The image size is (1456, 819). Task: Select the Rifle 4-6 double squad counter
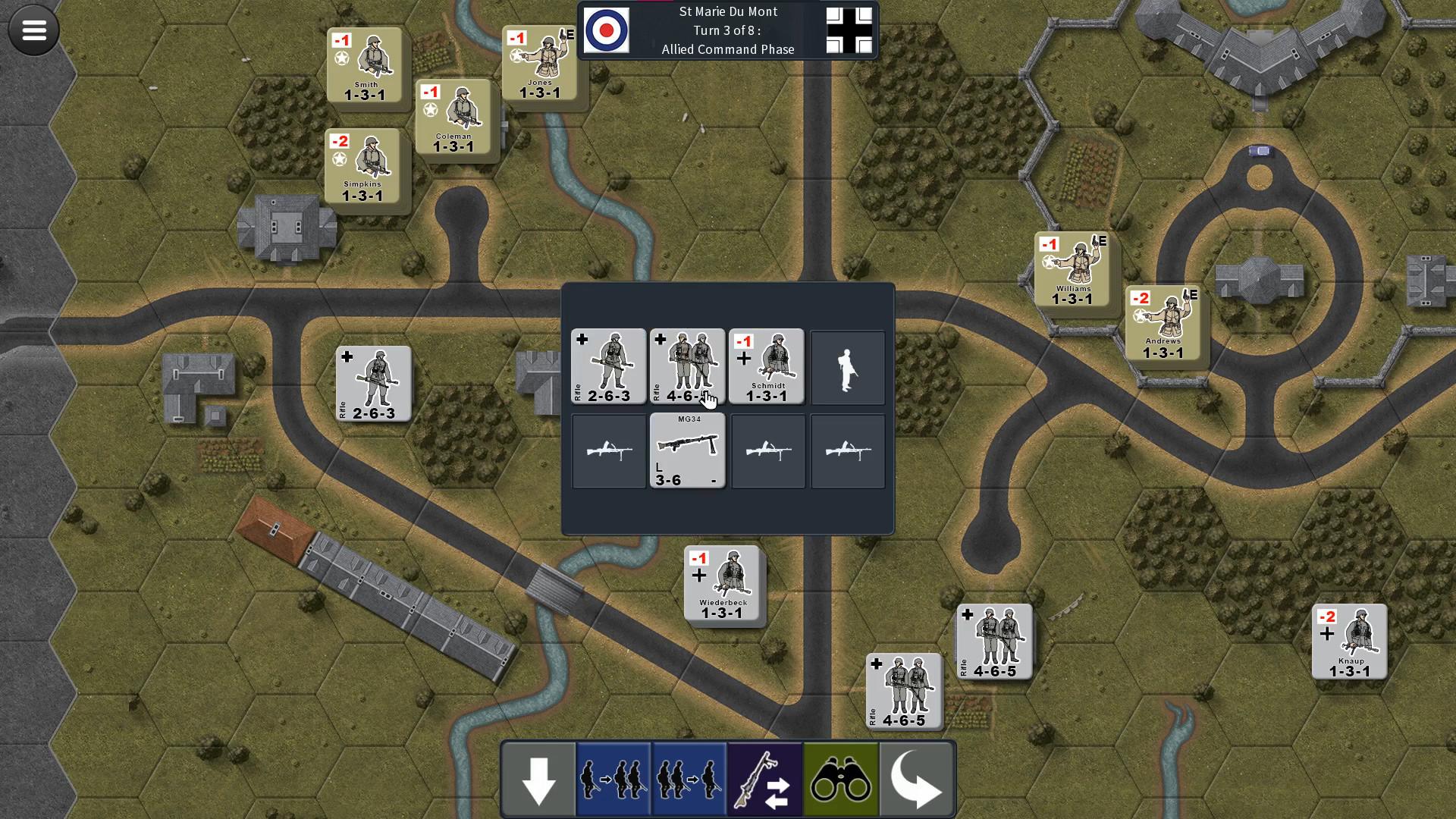pyautogui.click(x=687, y=366)
